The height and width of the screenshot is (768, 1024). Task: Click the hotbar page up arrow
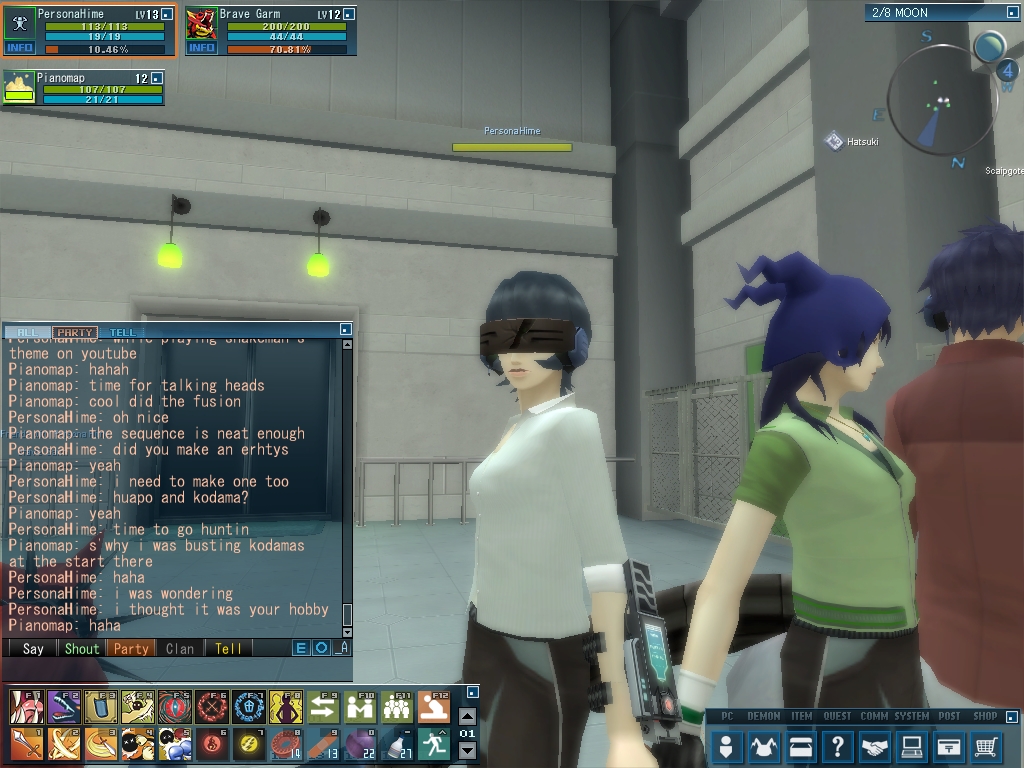pos(467,716)
